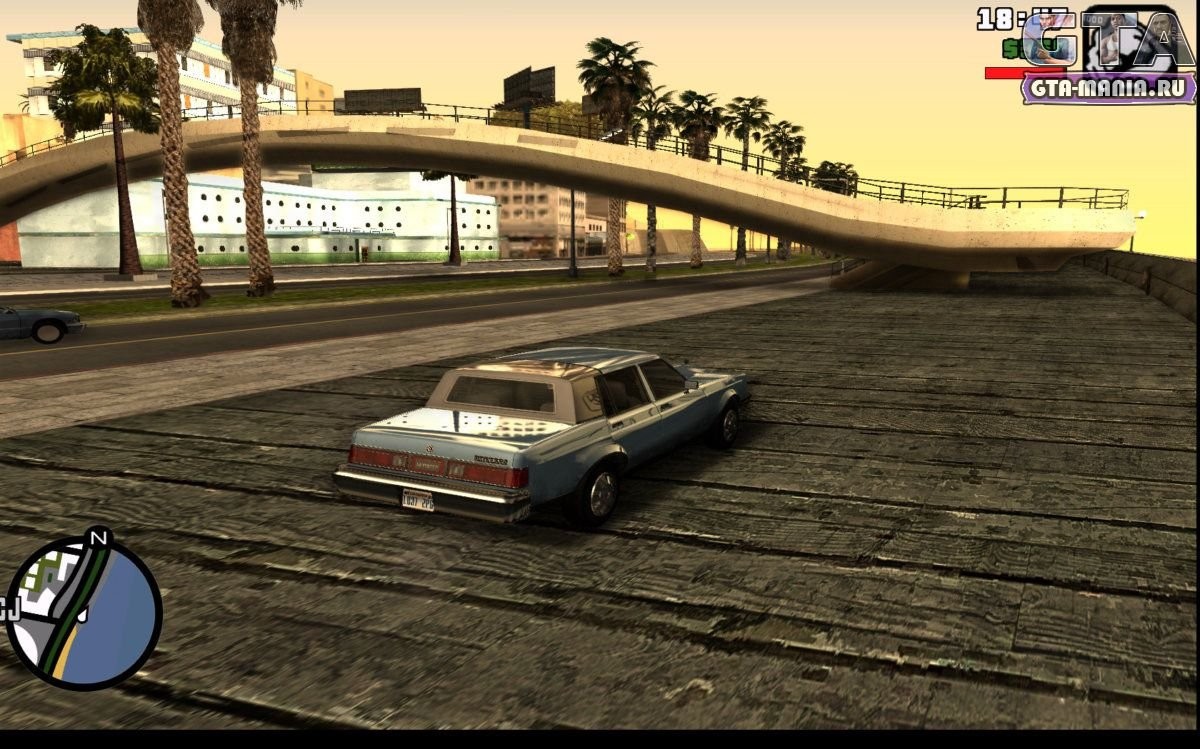This screenshot has width=1200, height=749.
Task: Open the GTA-MANIA.RU watermark link
Action: point(1108,87)
